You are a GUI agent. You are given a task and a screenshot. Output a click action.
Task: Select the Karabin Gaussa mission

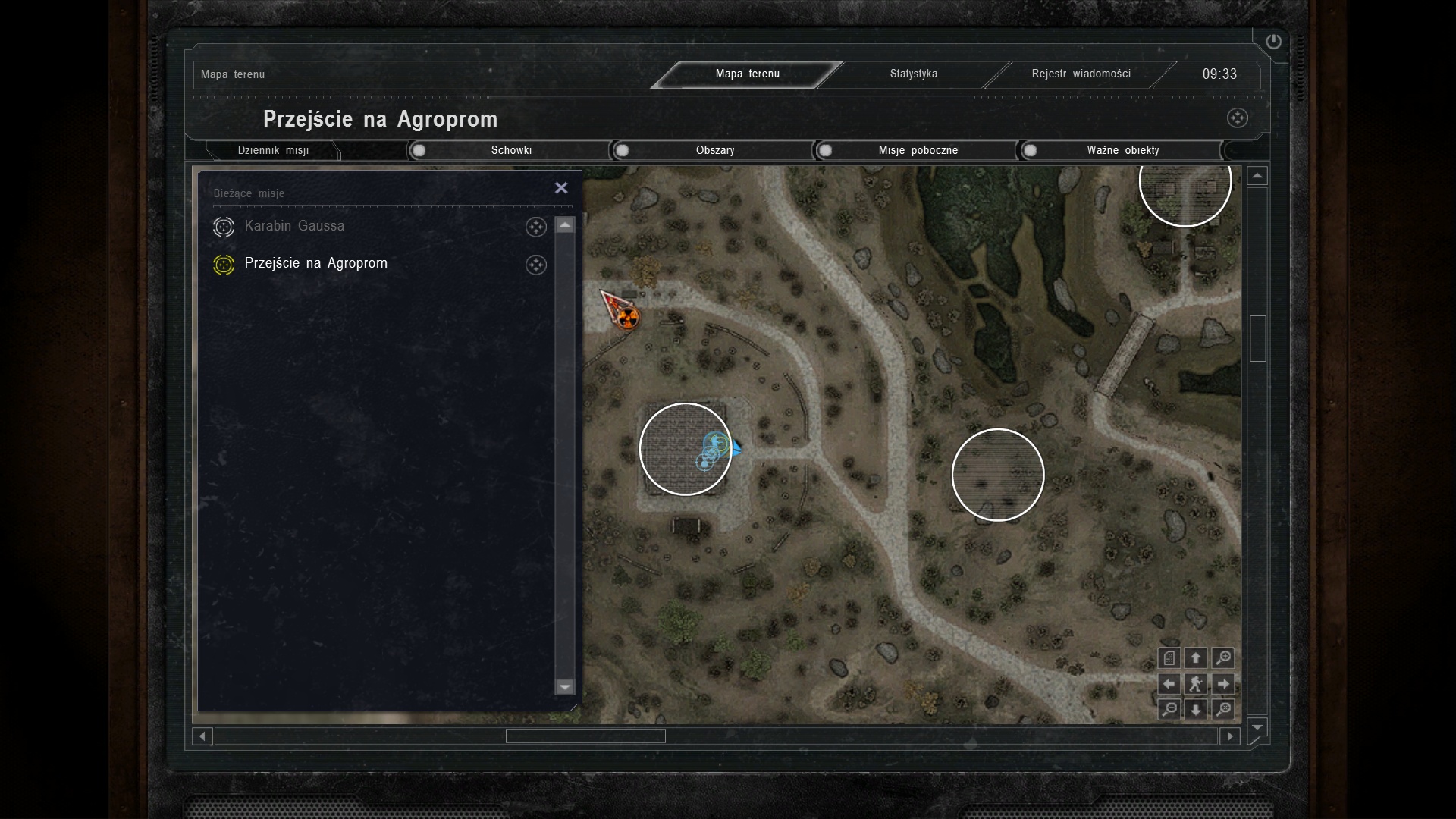click(x=294, y=226)
